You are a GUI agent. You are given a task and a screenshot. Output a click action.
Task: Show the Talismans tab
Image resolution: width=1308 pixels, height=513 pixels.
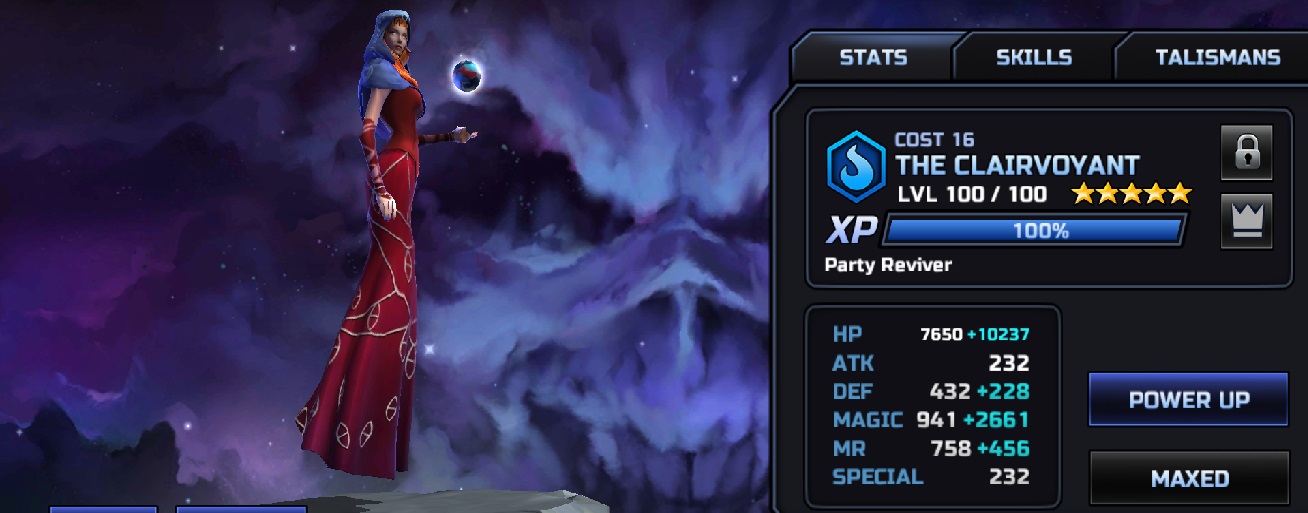1217,57
